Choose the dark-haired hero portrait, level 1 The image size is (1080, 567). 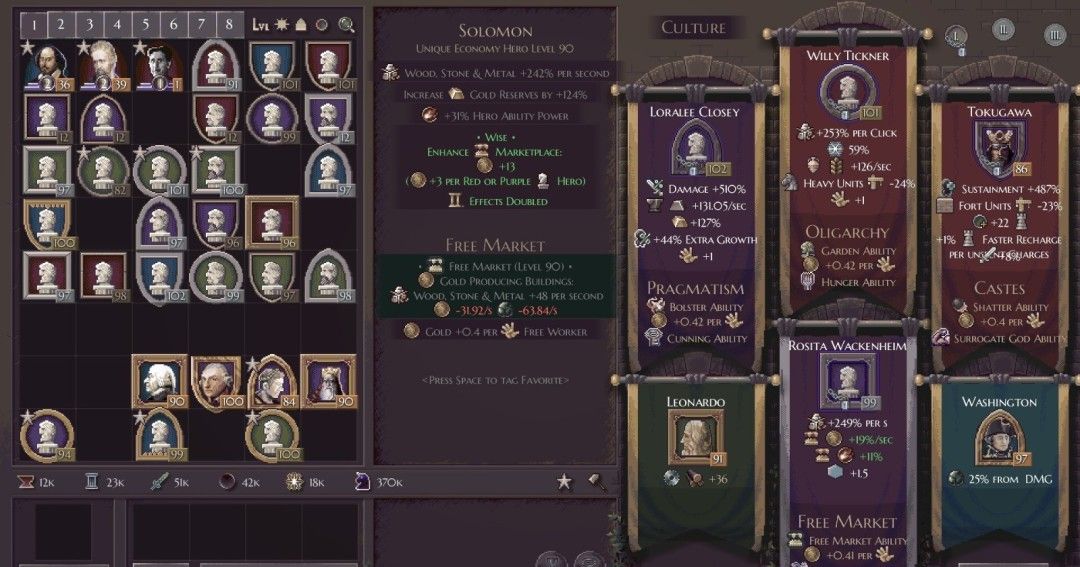tap(160, 65)
